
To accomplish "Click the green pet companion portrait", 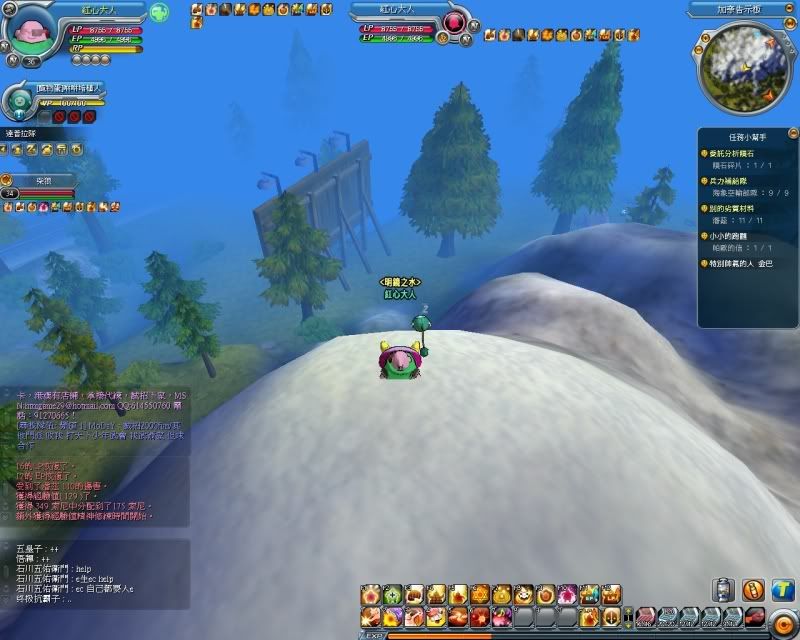I will click(19, 98).
